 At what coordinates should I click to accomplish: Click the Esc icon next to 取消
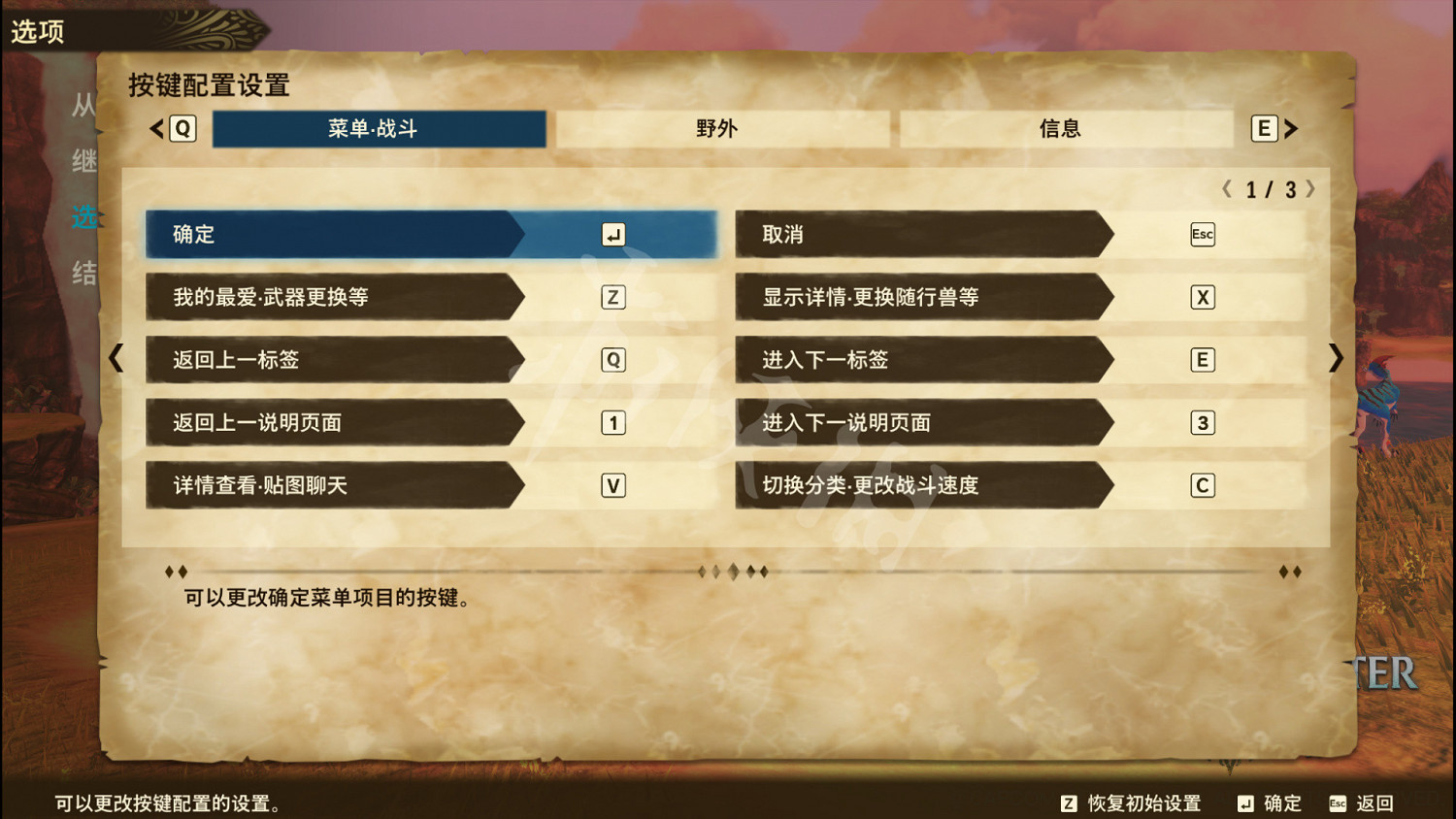tap(1203, 234)
